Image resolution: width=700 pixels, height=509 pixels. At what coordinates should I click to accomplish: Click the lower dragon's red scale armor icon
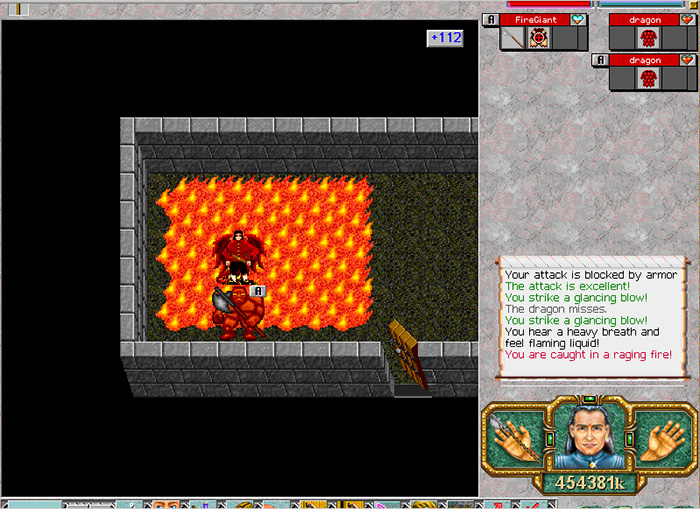650,78
